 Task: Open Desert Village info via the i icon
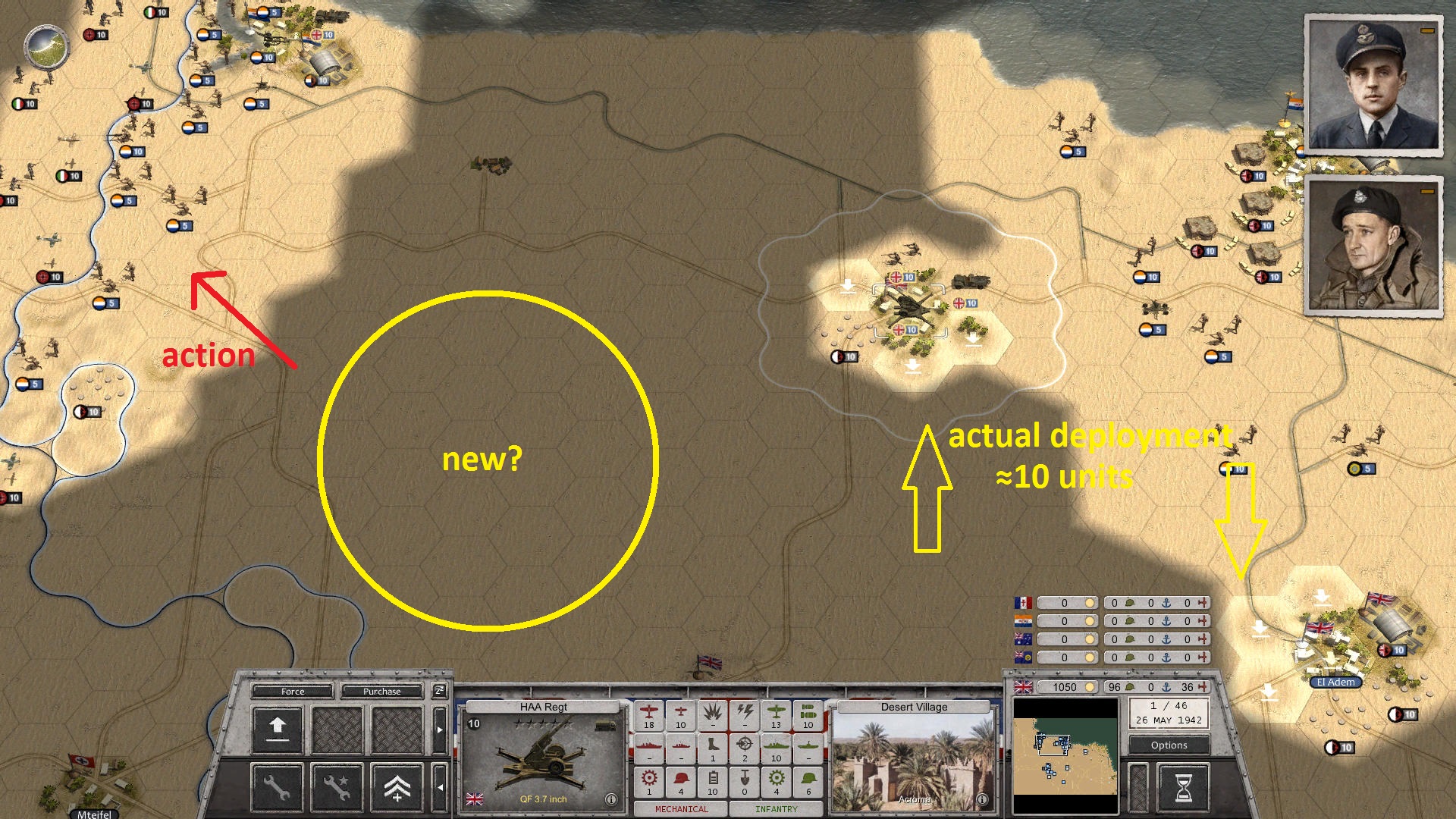(x=983, y=798)
